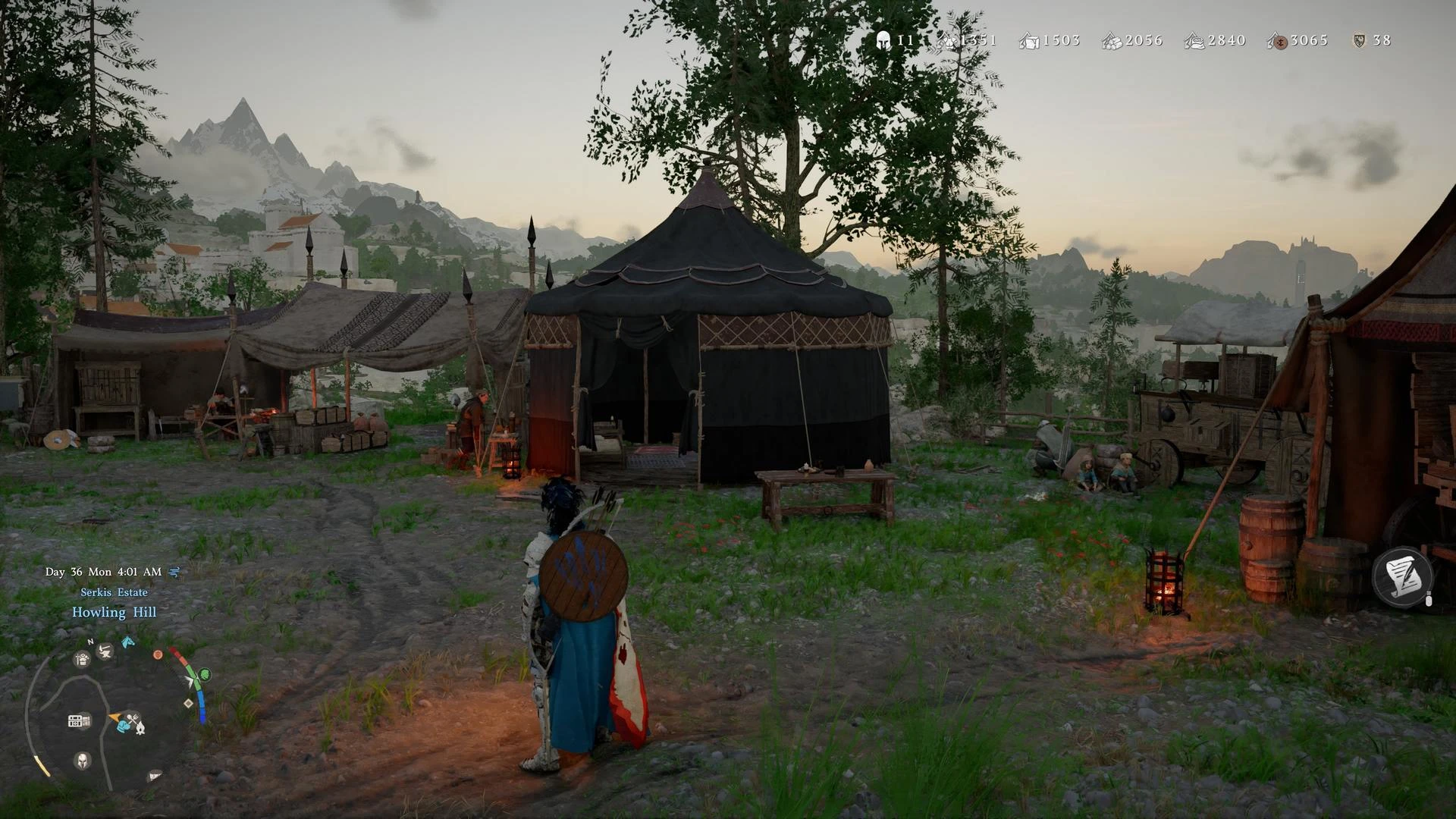Select the horse head marker on minimap
The width and height of the screenshot is (1456, 819).
pos(128,642)
